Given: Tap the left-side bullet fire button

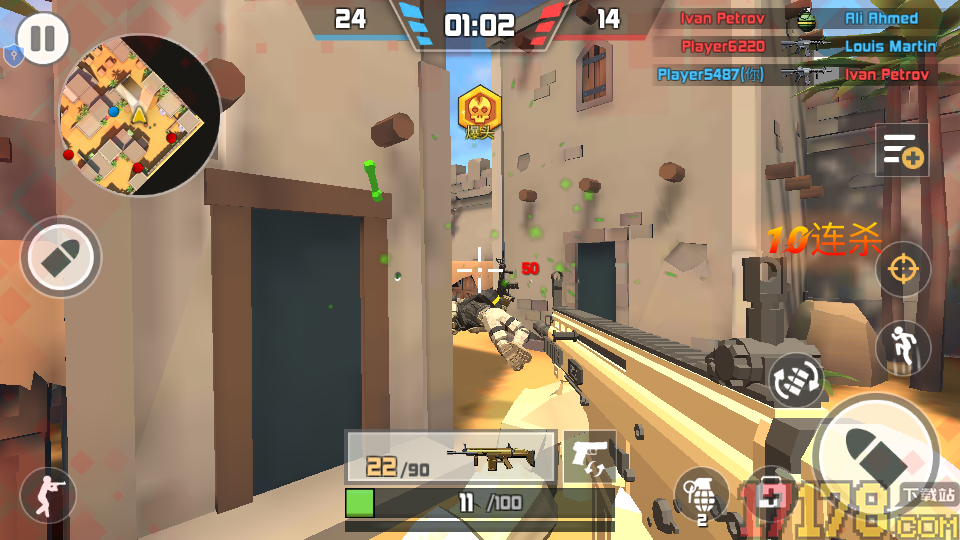Looking at the screenshot, I should click(61, 257).
